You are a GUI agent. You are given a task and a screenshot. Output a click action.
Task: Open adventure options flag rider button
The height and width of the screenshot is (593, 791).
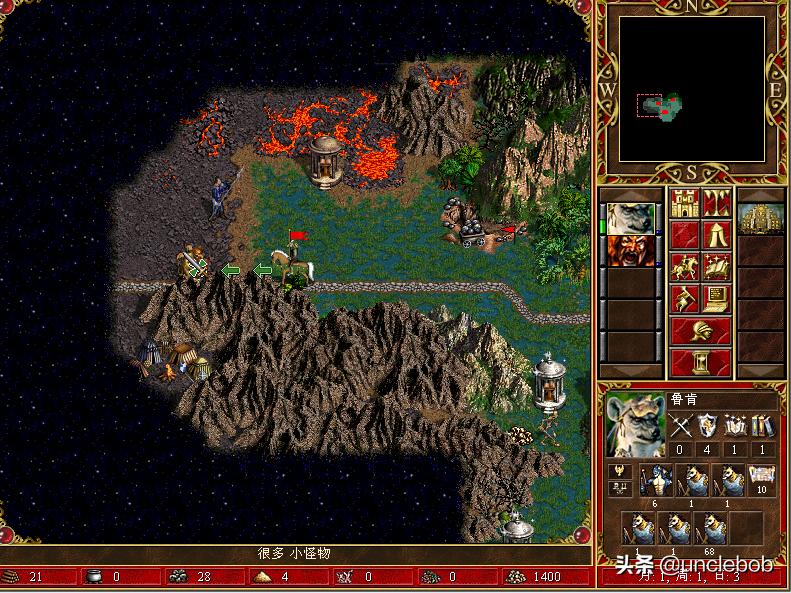(x=685, y=299)
